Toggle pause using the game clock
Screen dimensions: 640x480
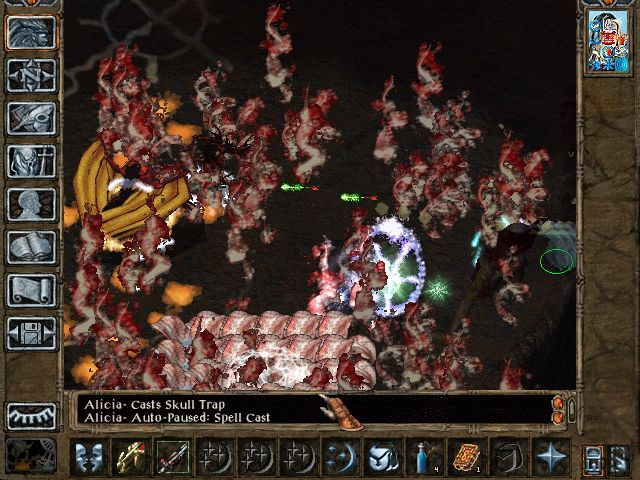coord(32,456)
